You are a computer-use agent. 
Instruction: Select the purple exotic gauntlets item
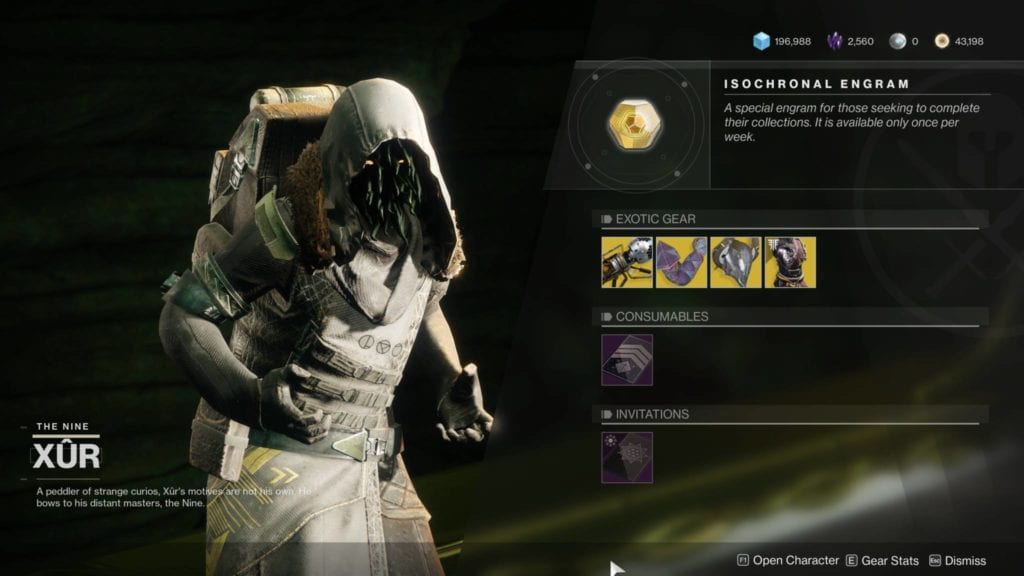coord(681,262)
